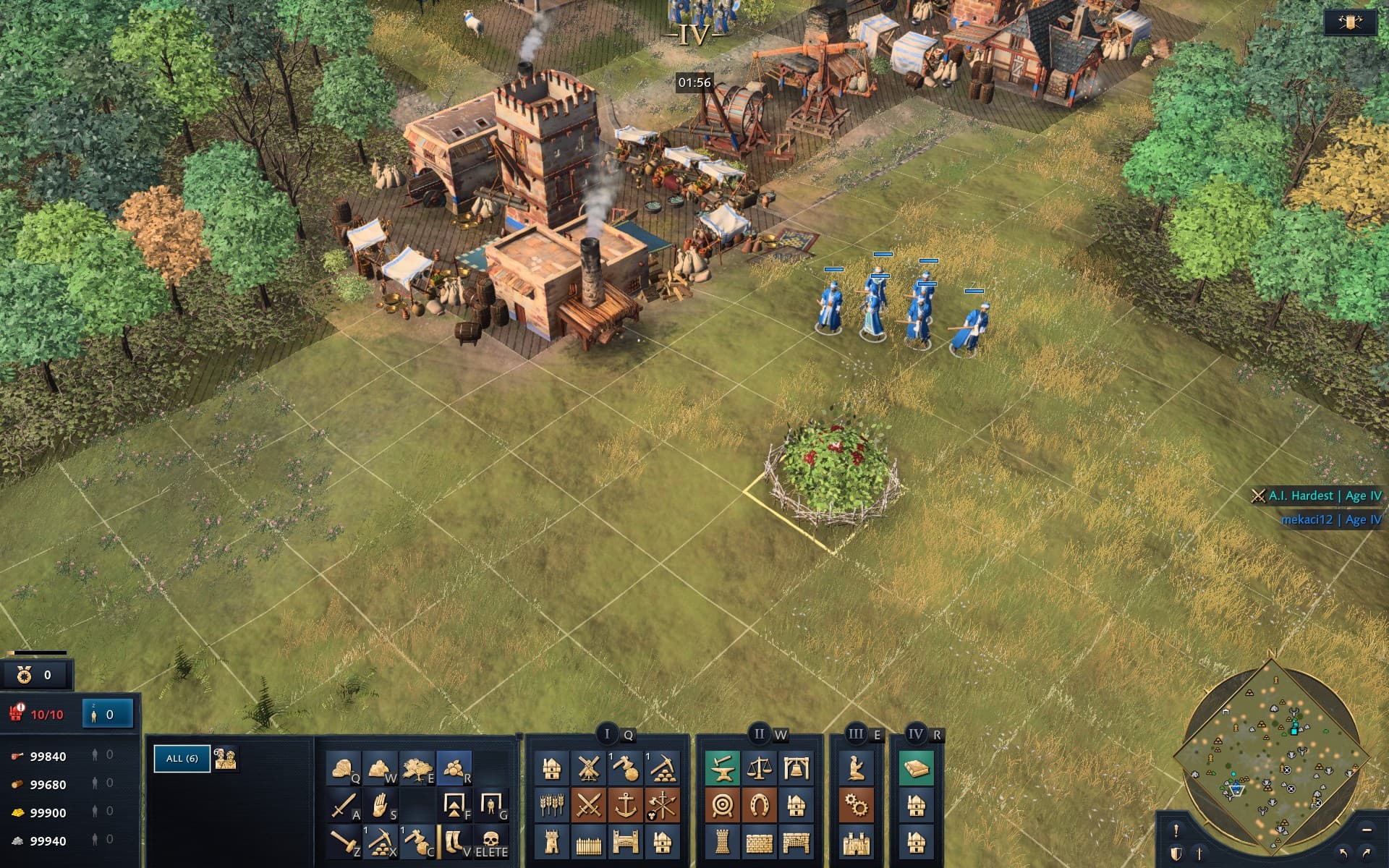Build a Dock using the anchor icon
1389x868 pixels.
[x=625, y=805]
